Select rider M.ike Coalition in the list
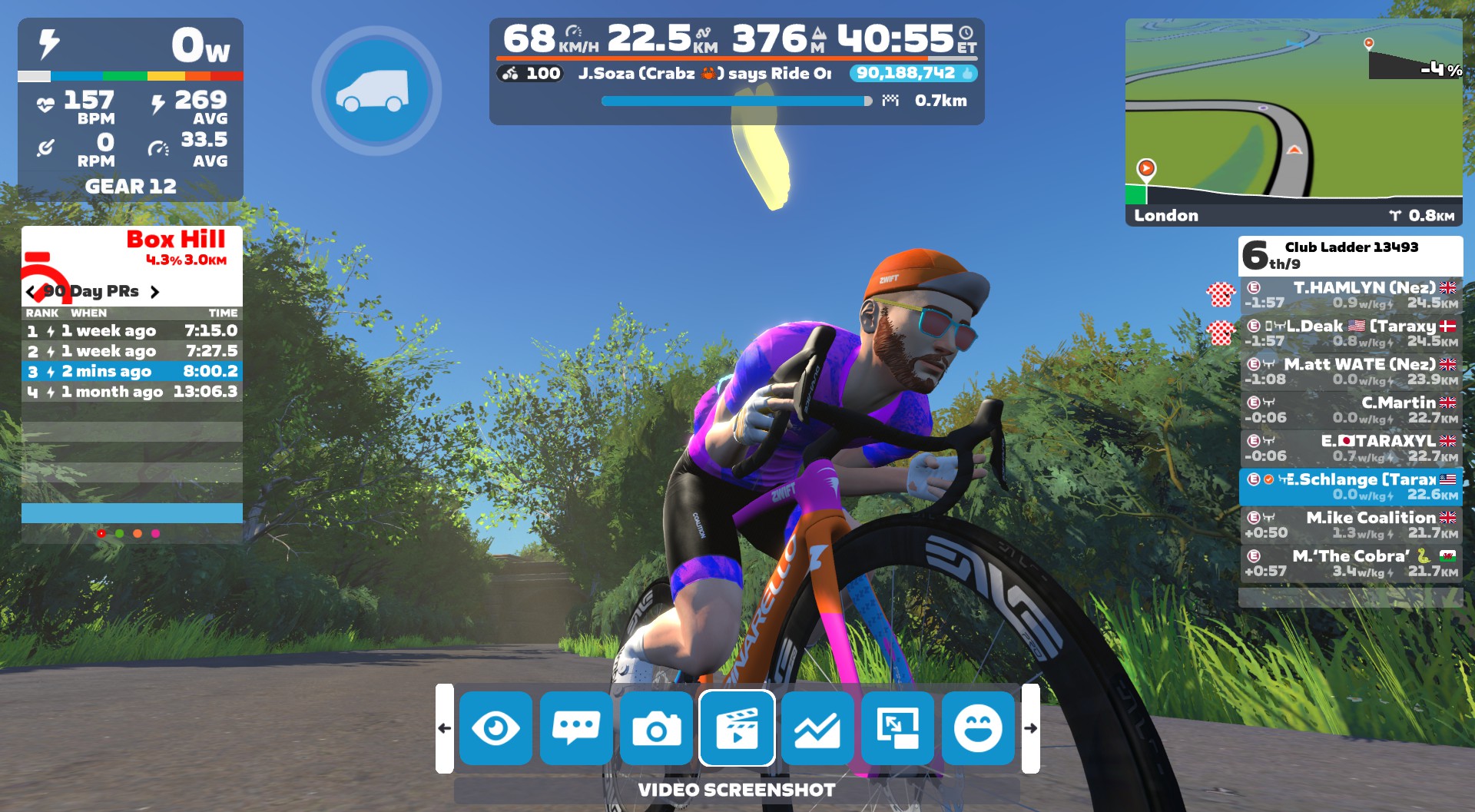 1351,525
